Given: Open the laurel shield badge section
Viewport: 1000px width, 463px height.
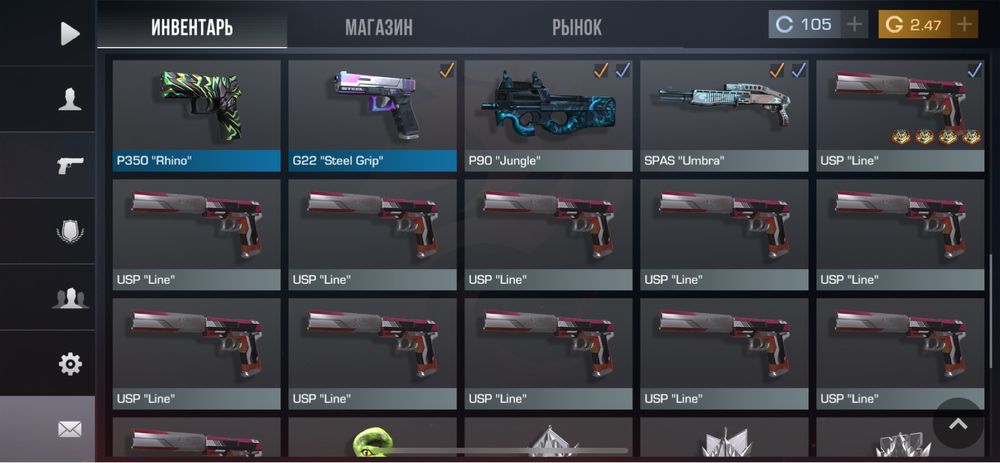Looking at the screenshot, I should 69,232.
